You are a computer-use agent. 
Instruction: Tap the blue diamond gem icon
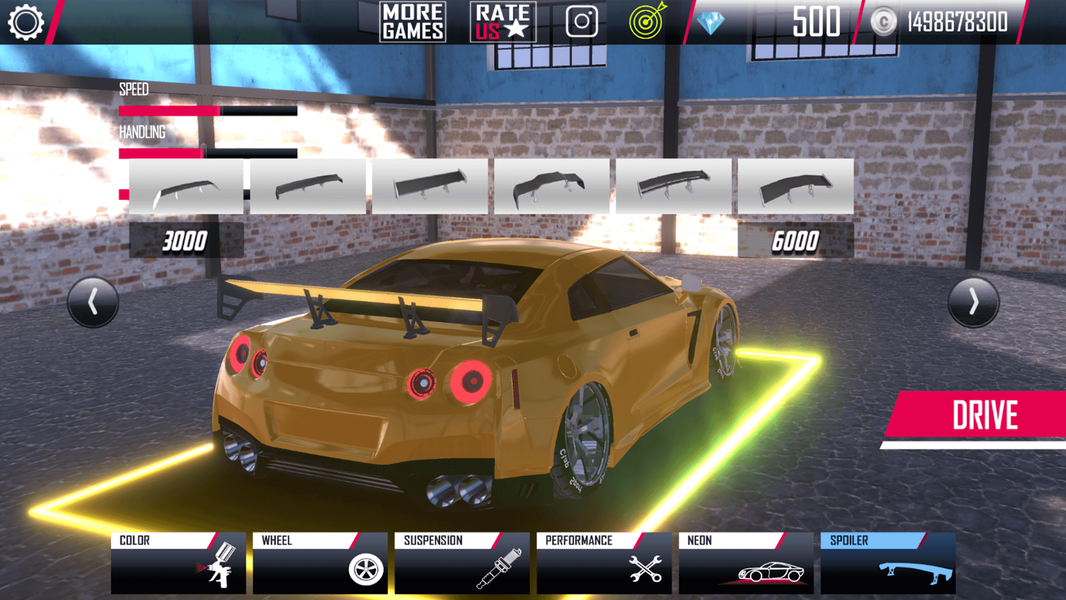[x=711, y=22]
